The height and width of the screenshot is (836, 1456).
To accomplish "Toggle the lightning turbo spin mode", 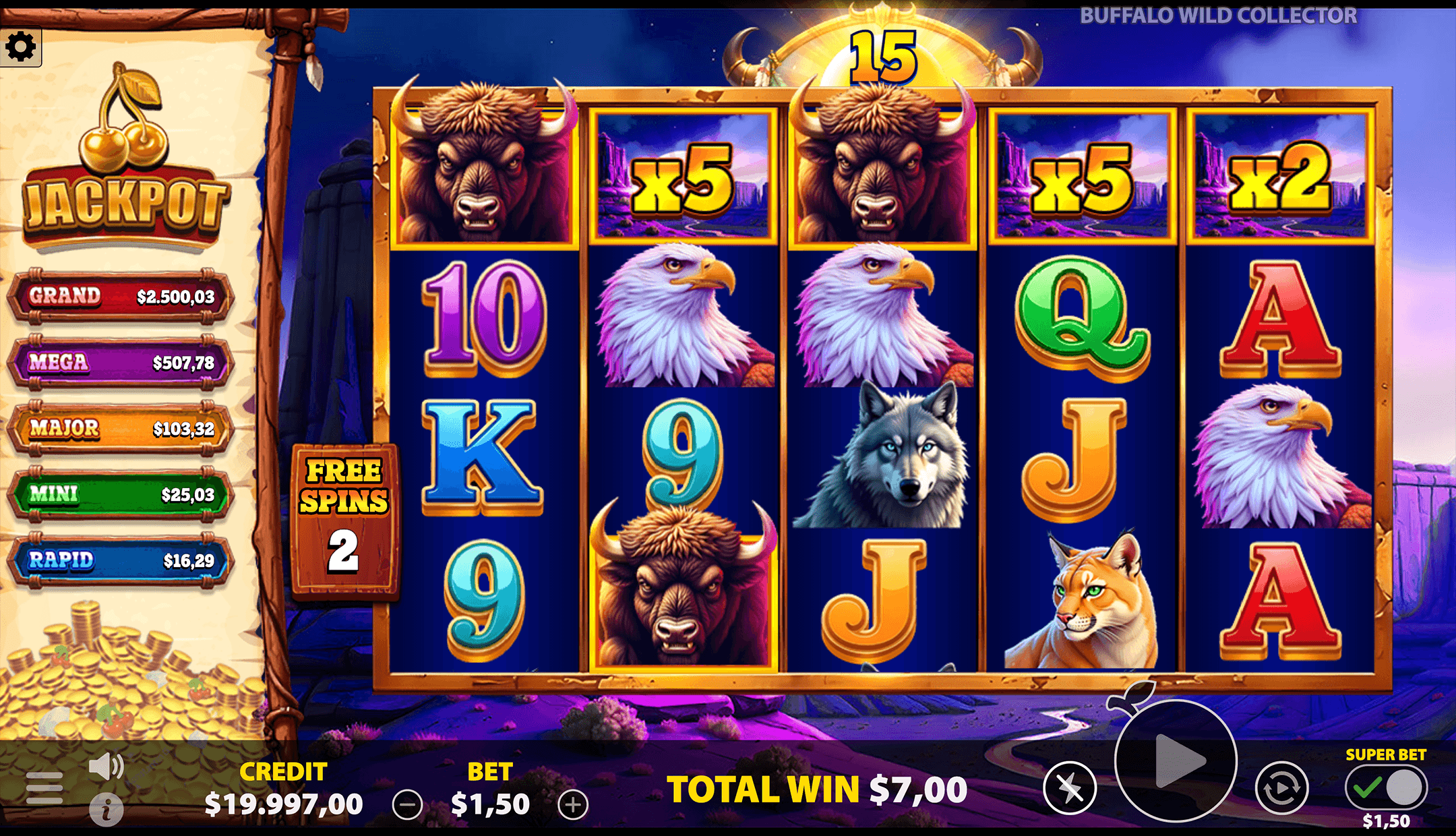I will click(1070, 787).
